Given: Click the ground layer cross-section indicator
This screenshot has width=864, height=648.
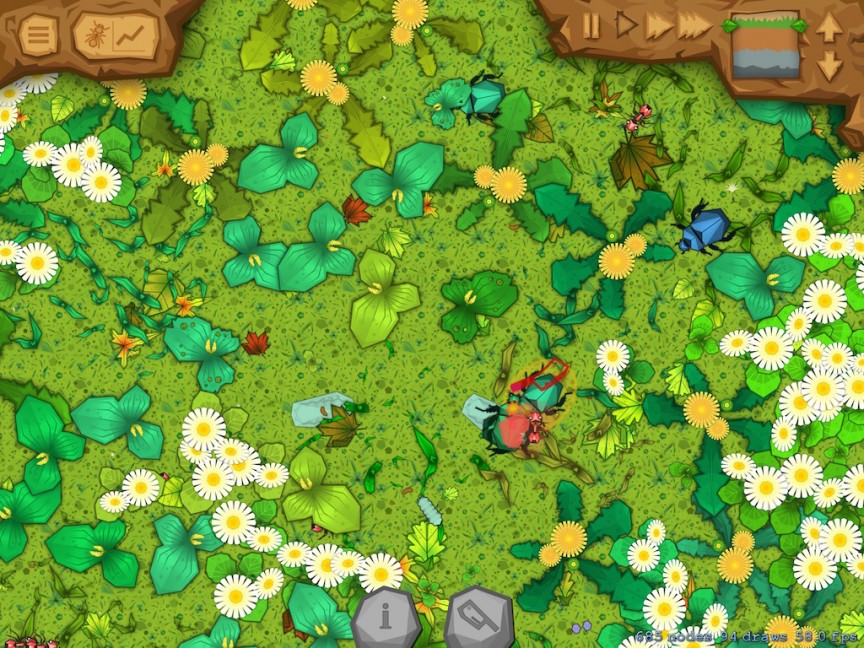Looking at the screenshot, I should [766, 46].
